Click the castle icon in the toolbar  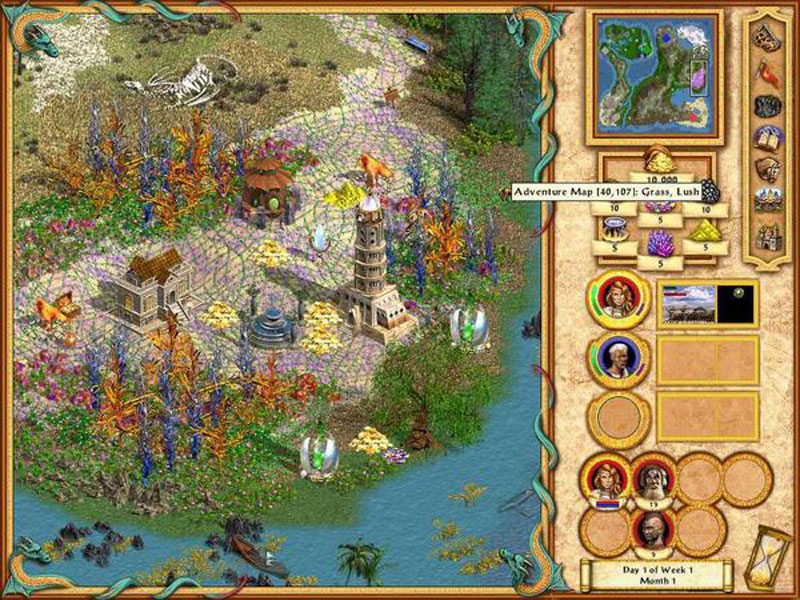pyautogui.click(x=767, y=236)
